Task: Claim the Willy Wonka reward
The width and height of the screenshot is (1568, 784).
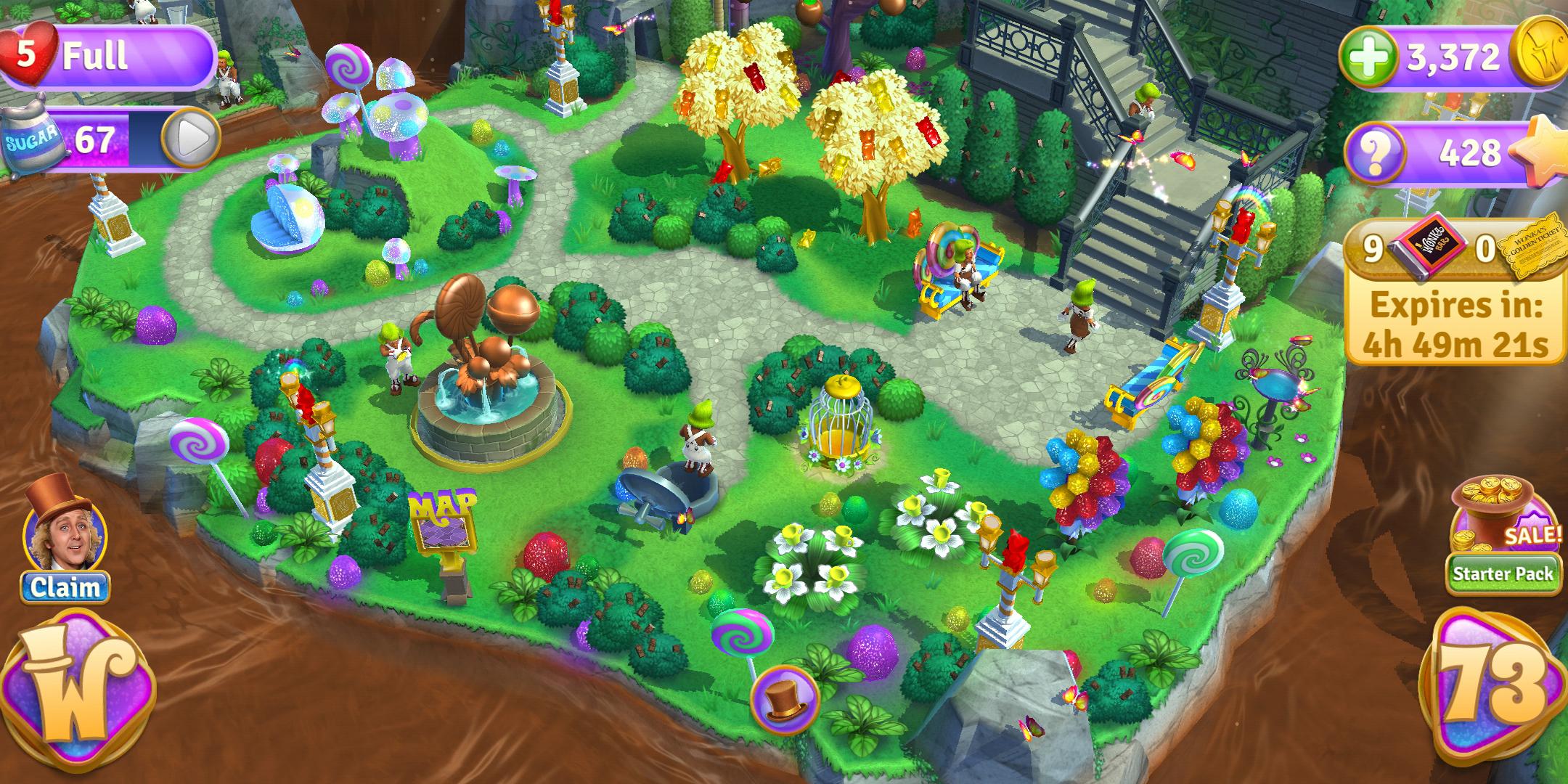Action: tap(65, 587)
